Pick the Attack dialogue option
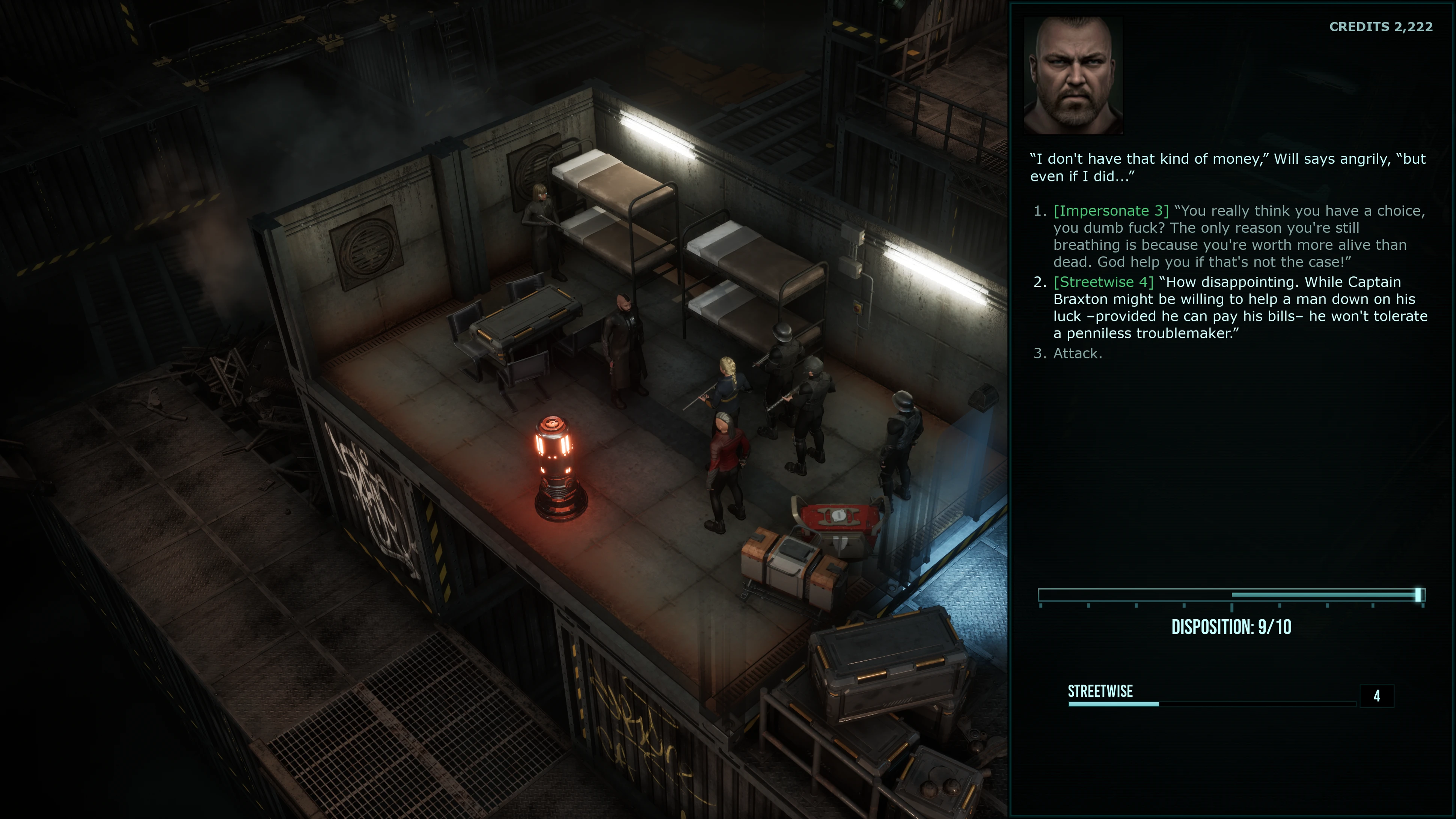This screenshot has width=1456, height=819. pos(1077,354)
